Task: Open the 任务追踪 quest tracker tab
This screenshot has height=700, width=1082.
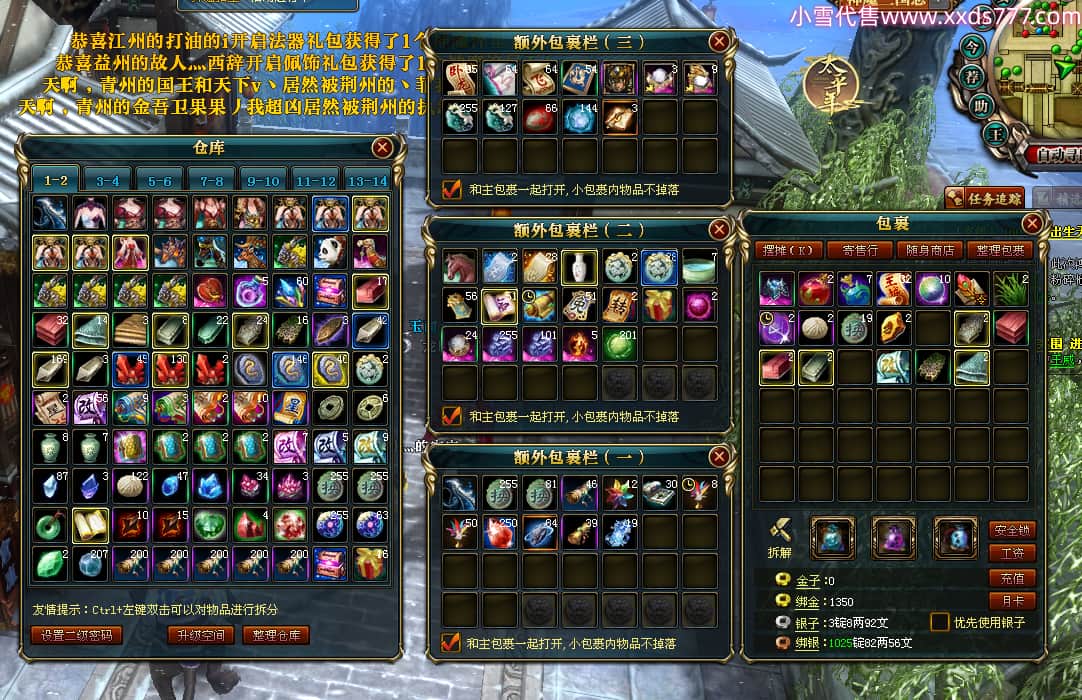Action: [985, 198]
